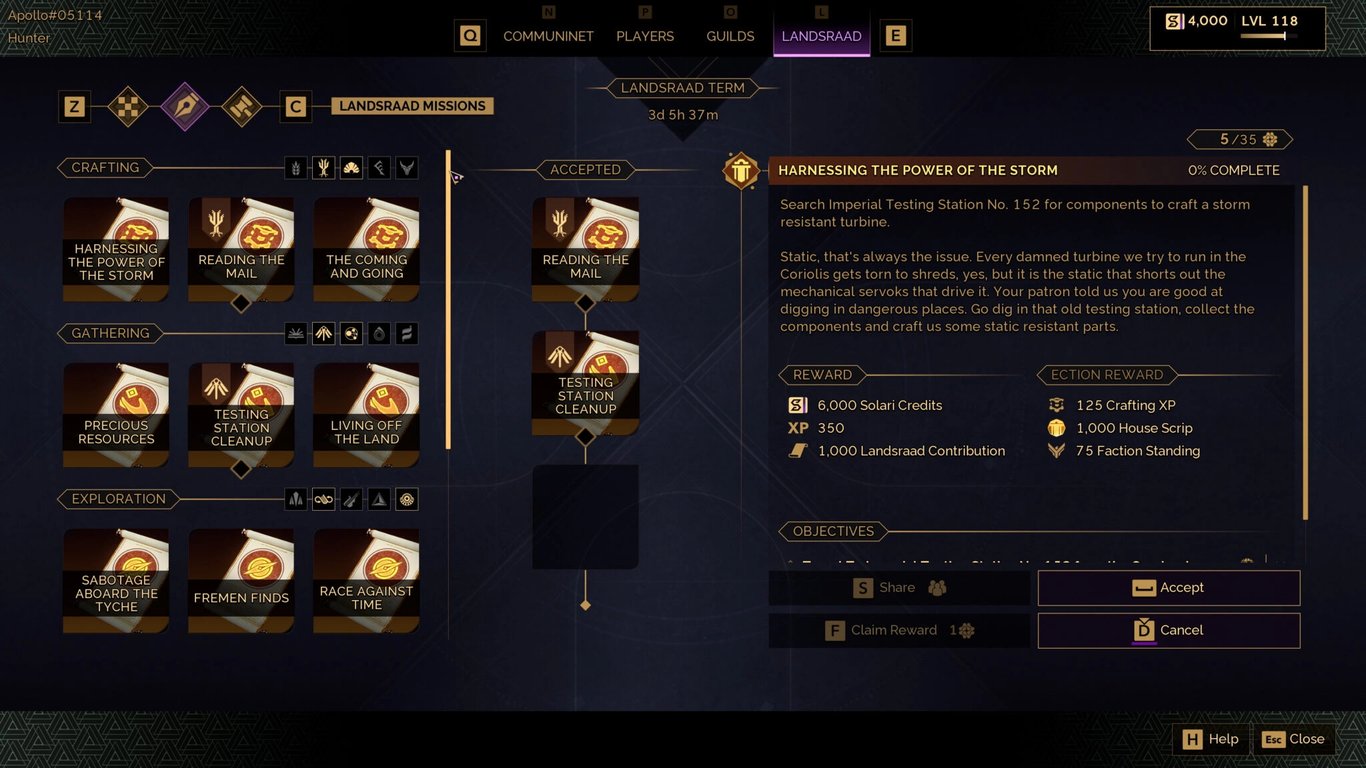View the accepted Testing Station Cleanup mission
The width and height of the screenshot is (1366, 768).
585,383
